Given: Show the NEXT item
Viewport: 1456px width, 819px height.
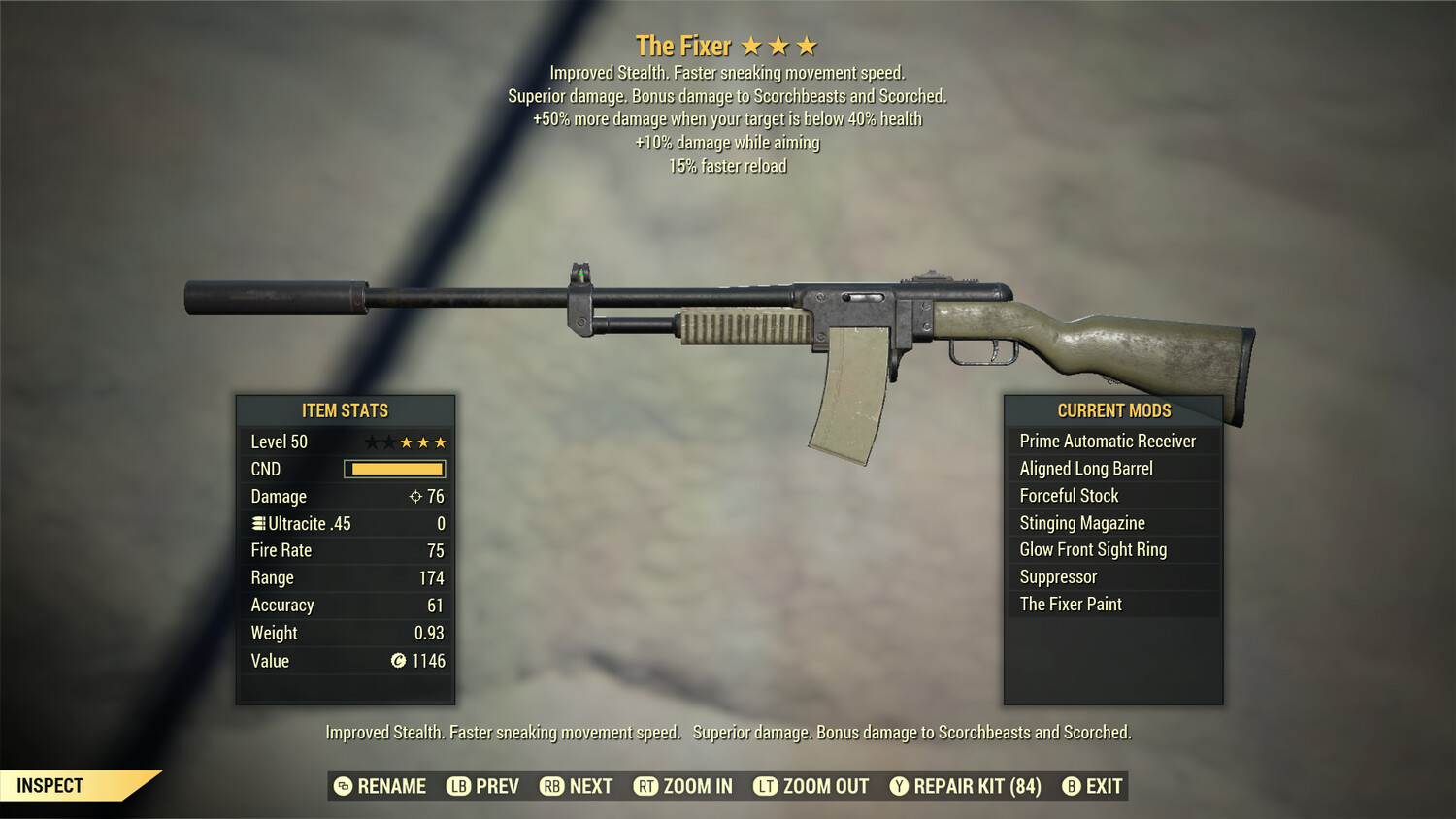Looking at the screenshot, I should 577,786.
